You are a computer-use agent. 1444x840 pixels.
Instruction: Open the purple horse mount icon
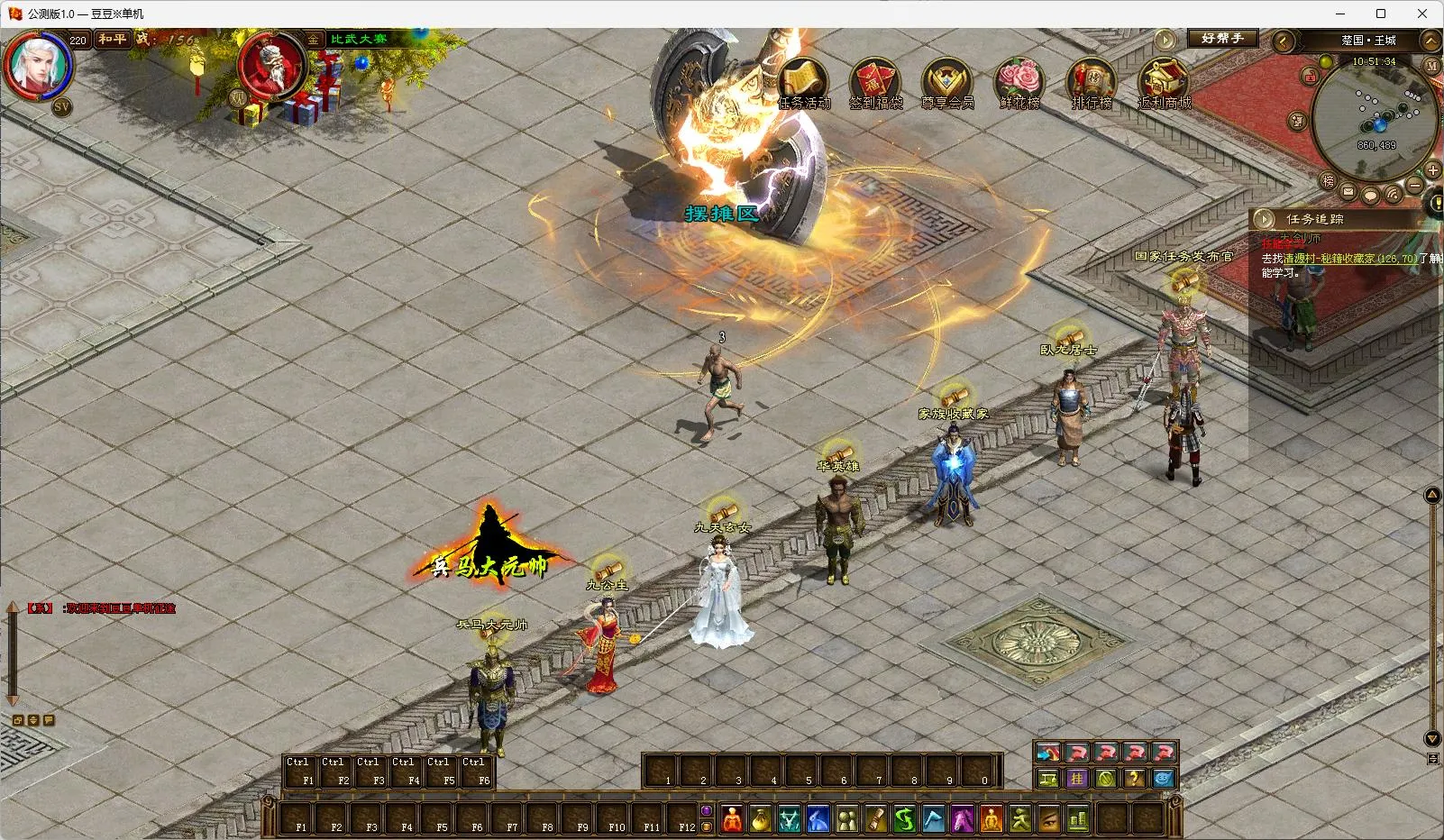962,819
